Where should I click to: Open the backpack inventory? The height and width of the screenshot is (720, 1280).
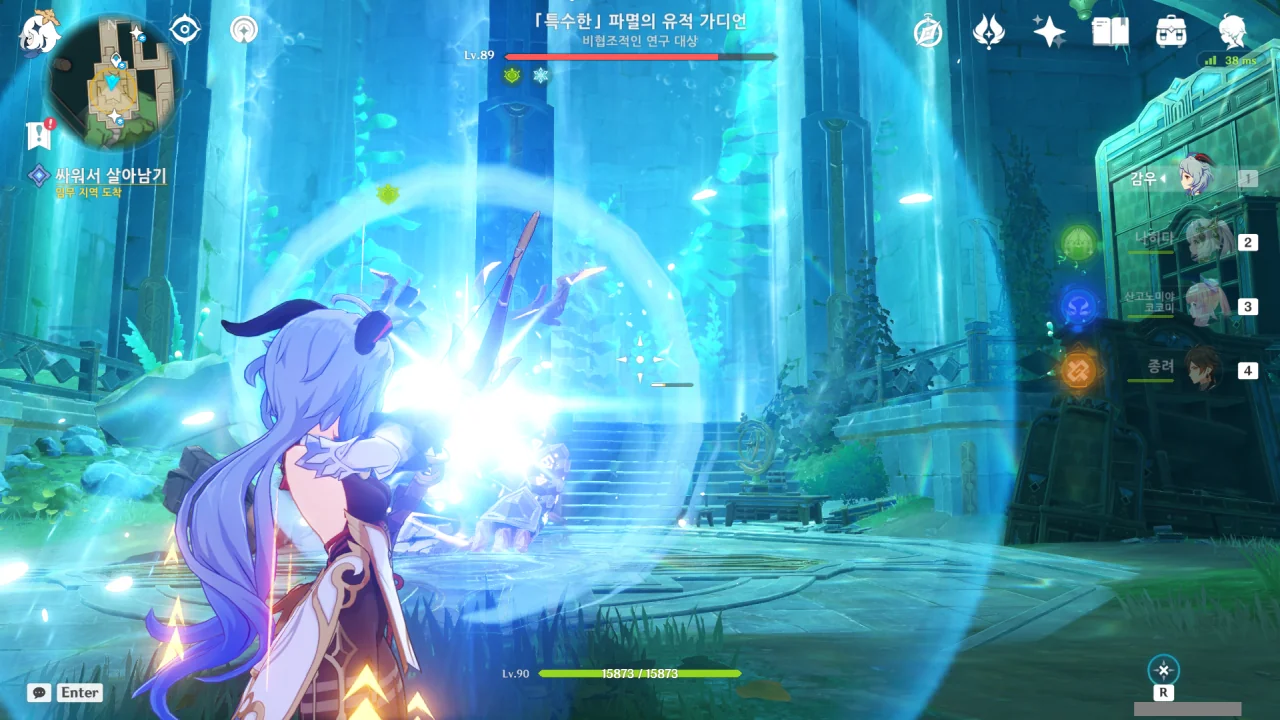(1170, 33)
